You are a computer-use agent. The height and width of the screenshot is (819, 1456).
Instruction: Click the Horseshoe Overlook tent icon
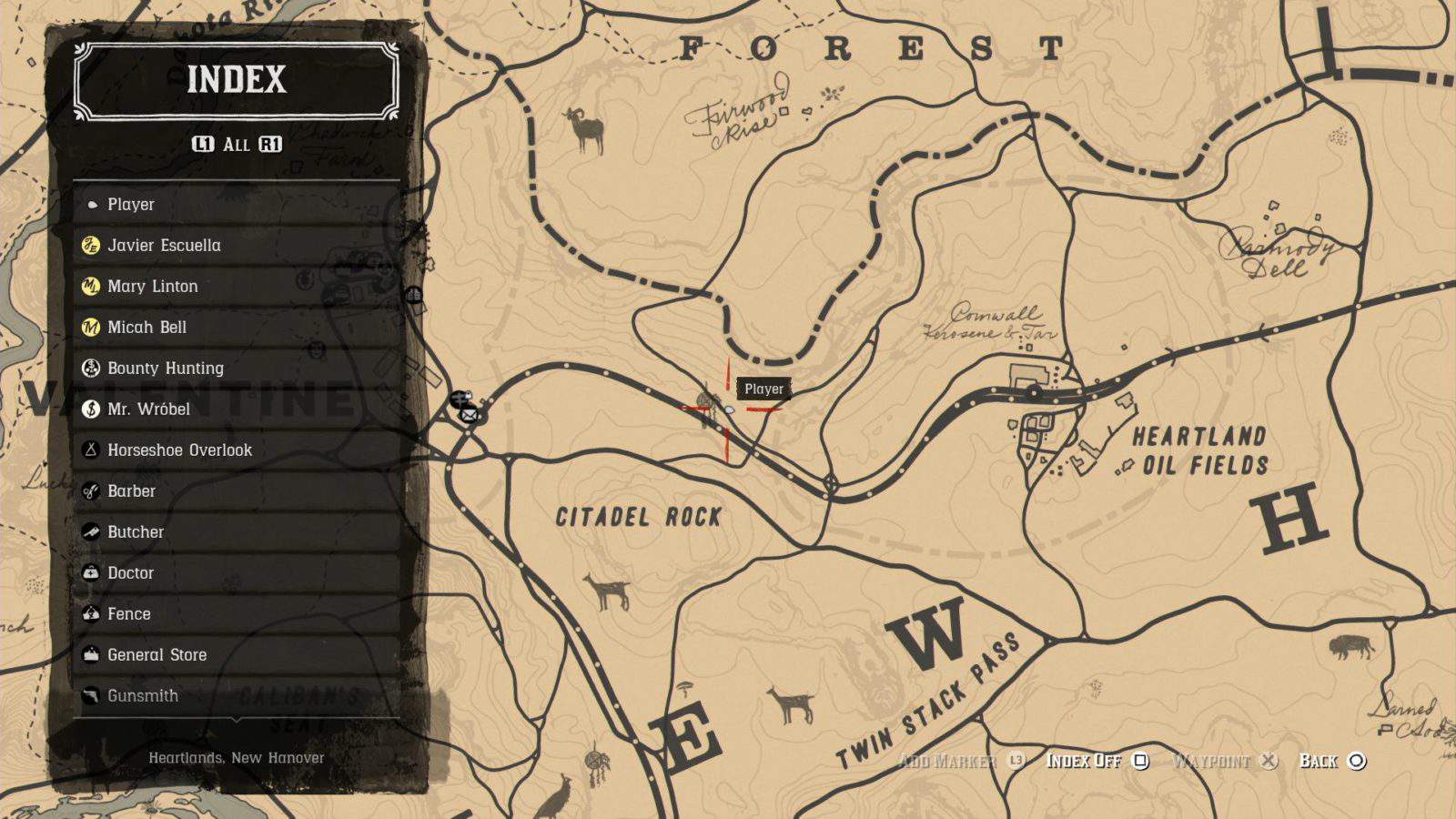[x=91, y=450]
